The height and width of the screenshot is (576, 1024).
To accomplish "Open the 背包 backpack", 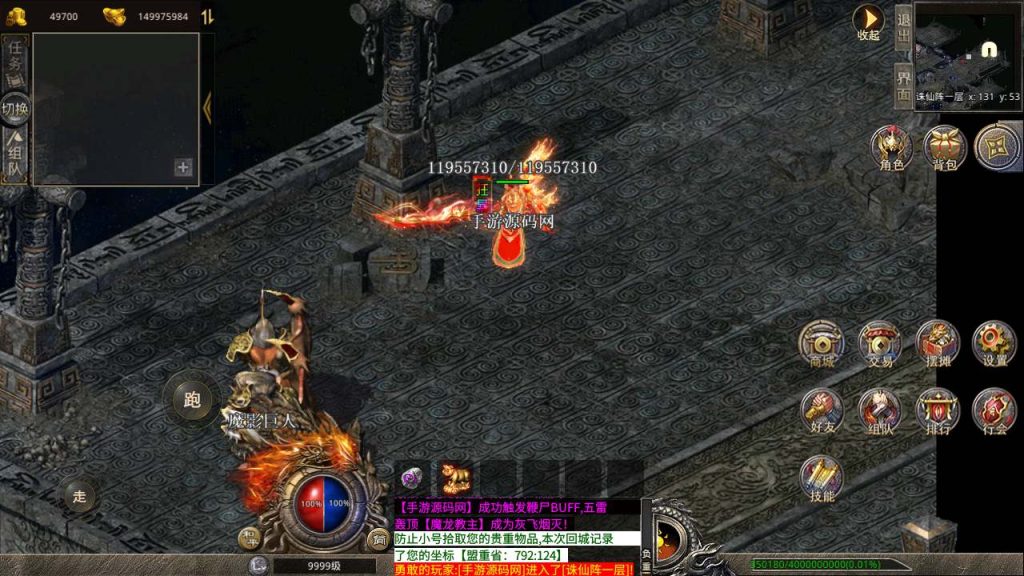I will click(x=943, y=146).
